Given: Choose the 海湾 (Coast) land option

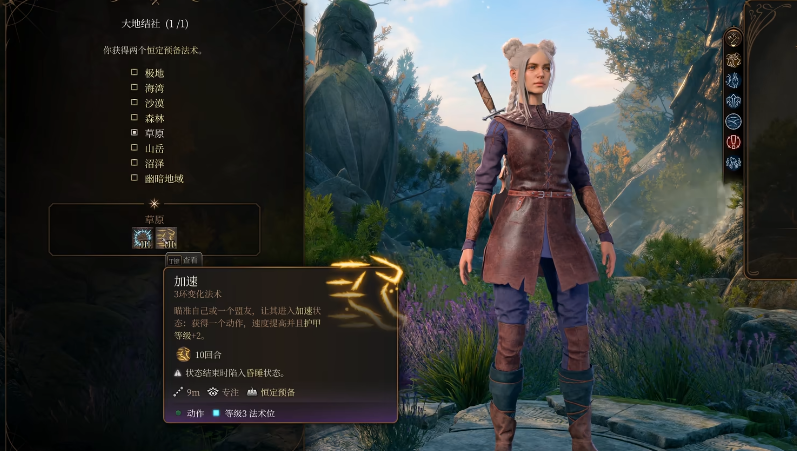Looking at the screenshot, I should point(135,87).
